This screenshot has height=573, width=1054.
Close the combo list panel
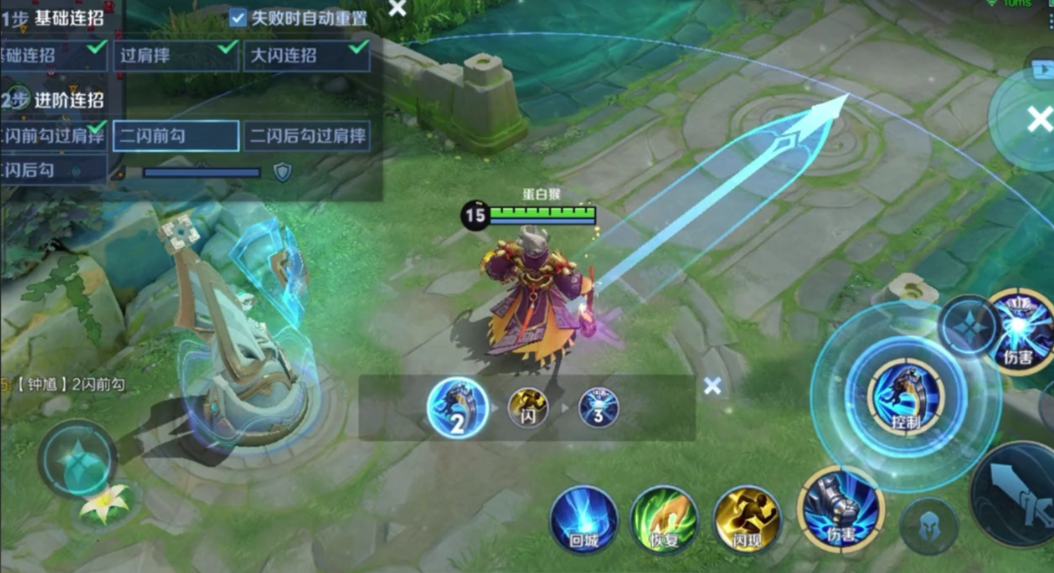[397, 9]
